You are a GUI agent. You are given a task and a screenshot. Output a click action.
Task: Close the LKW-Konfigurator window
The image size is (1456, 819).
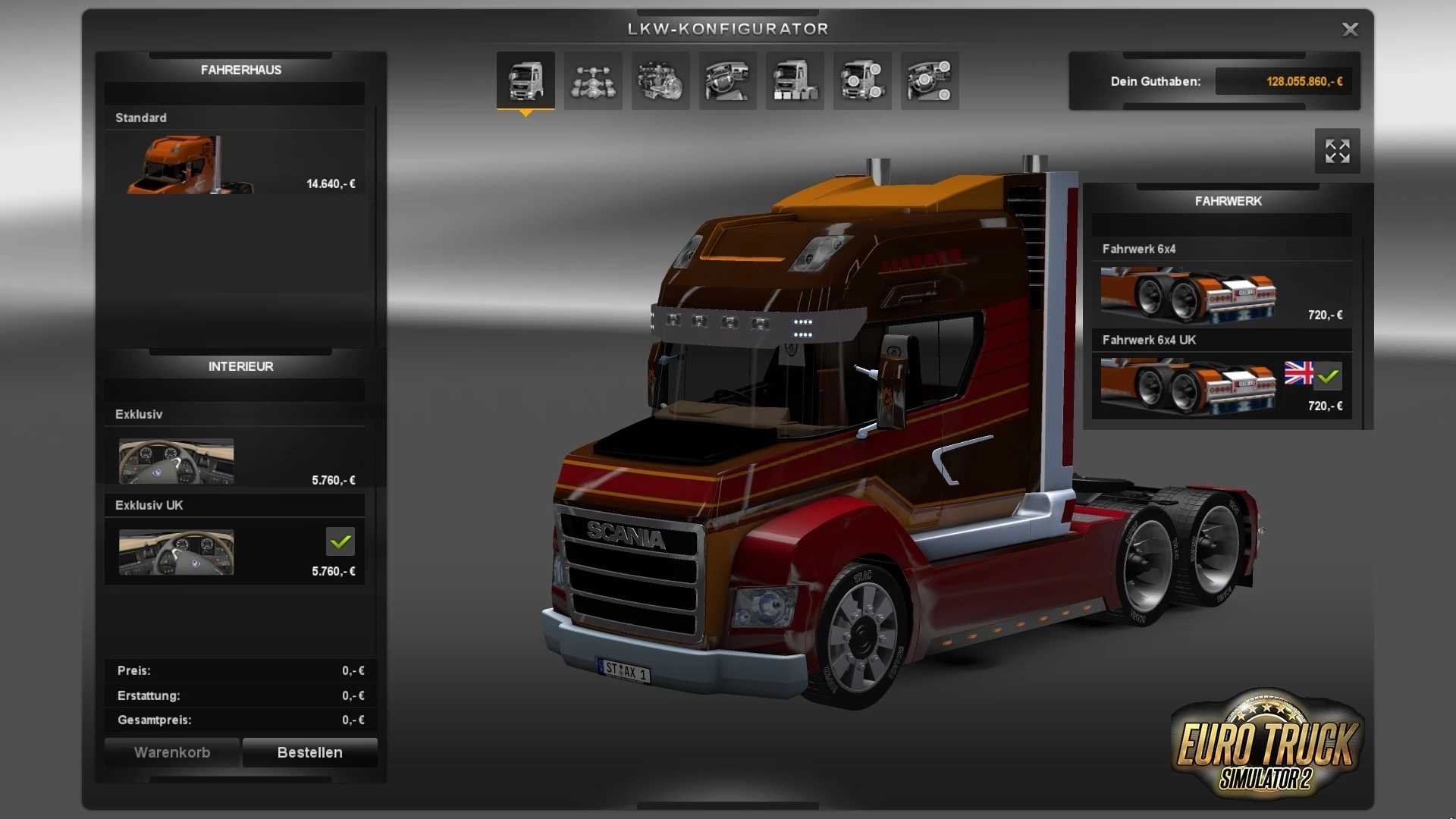(1350, 30)
